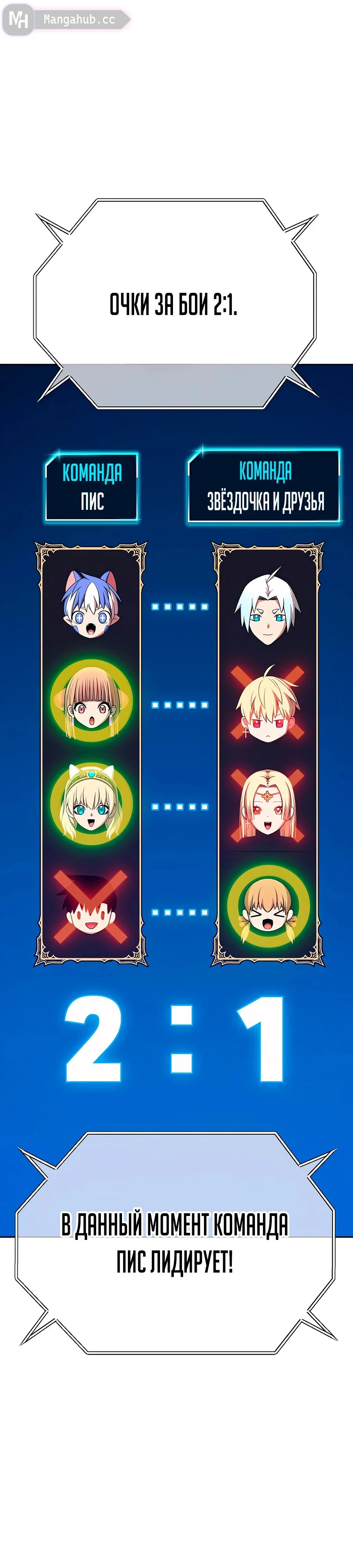Open the Mangahub.cc logo link
Image resolution: width=353 pixels, height=1568 pixels.
(66, 20)
